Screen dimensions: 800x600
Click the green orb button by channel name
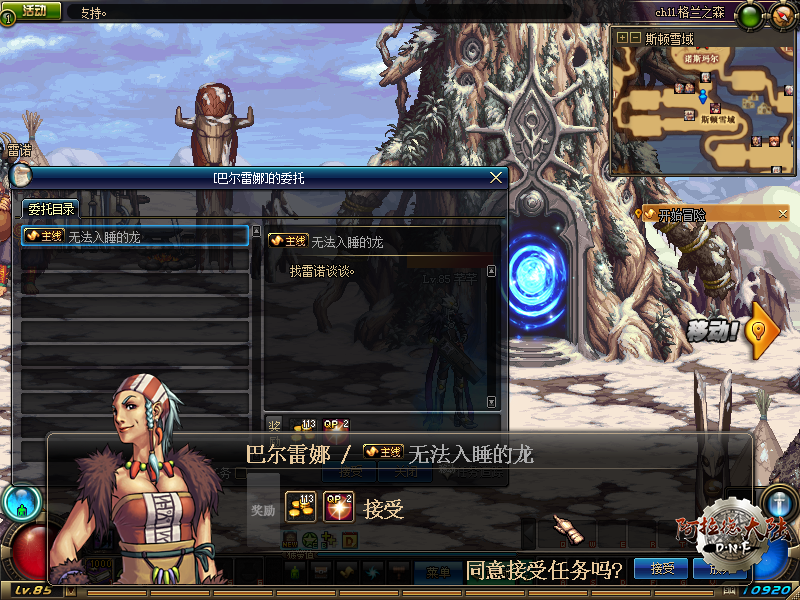pos(751,14)
